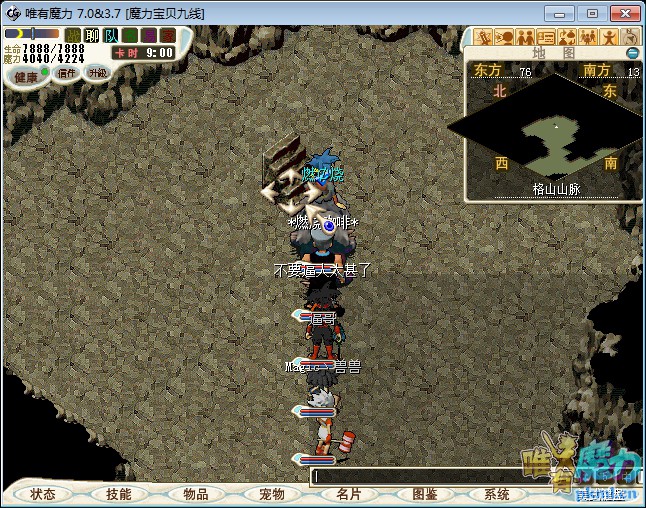Image resolution: width=646 pixels, height=508 pixels.
Task: Click the chat input box
Action: 420,476
